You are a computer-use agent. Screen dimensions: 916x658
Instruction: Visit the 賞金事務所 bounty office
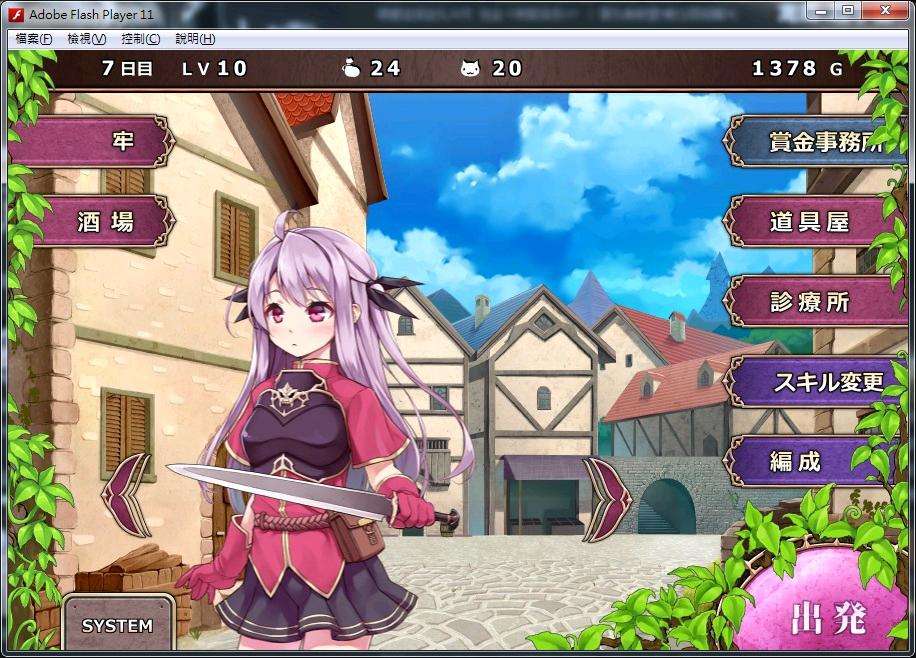coord(820,141)
